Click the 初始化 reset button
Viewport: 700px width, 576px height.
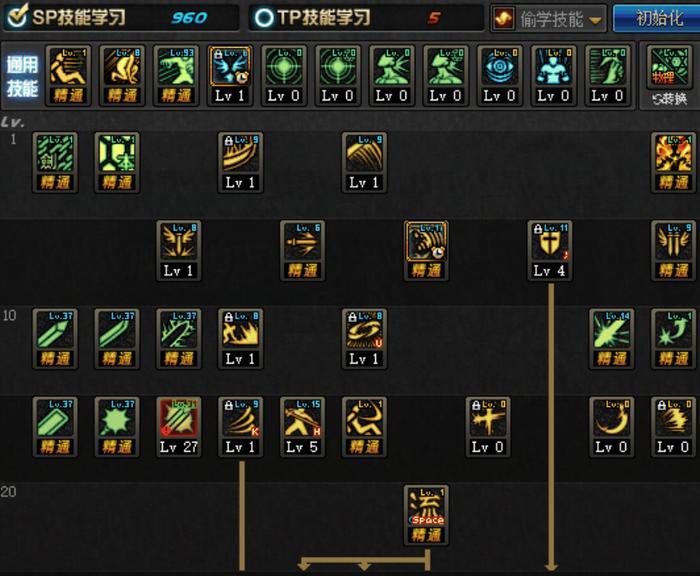[653, 19]
